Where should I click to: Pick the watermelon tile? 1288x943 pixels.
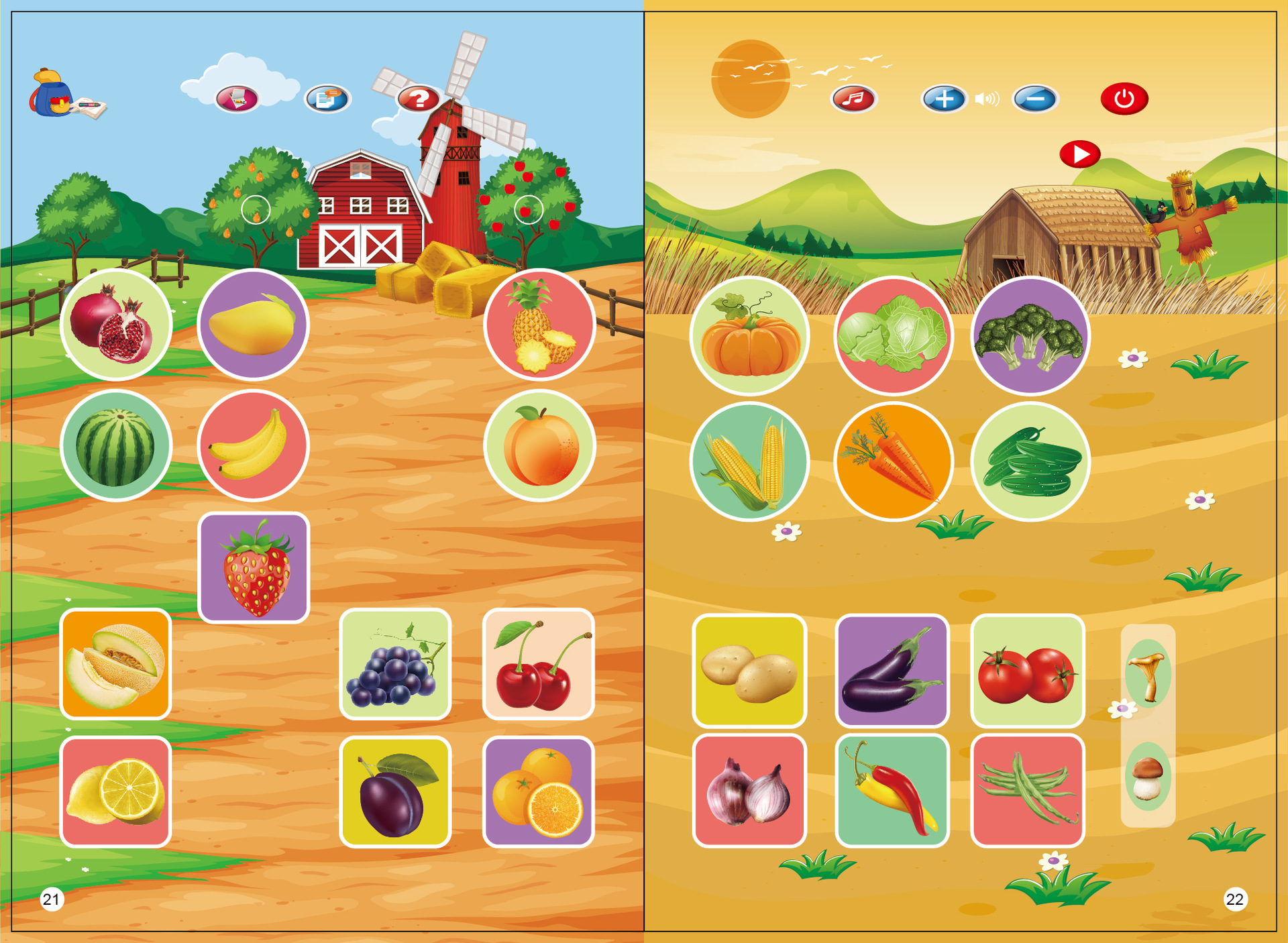[x=116, y=446]
